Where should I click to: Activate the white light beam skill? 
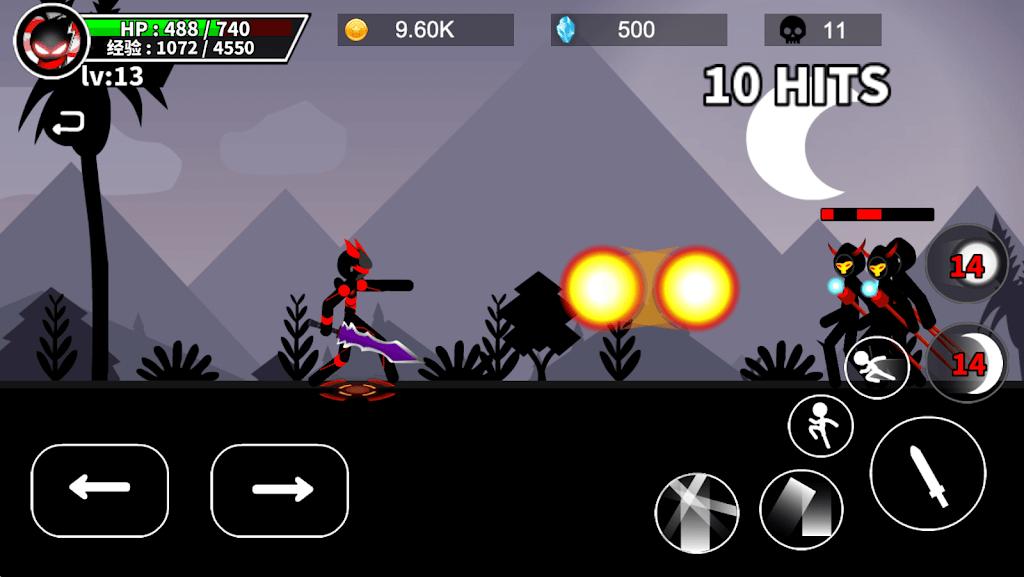pos(801,509)
